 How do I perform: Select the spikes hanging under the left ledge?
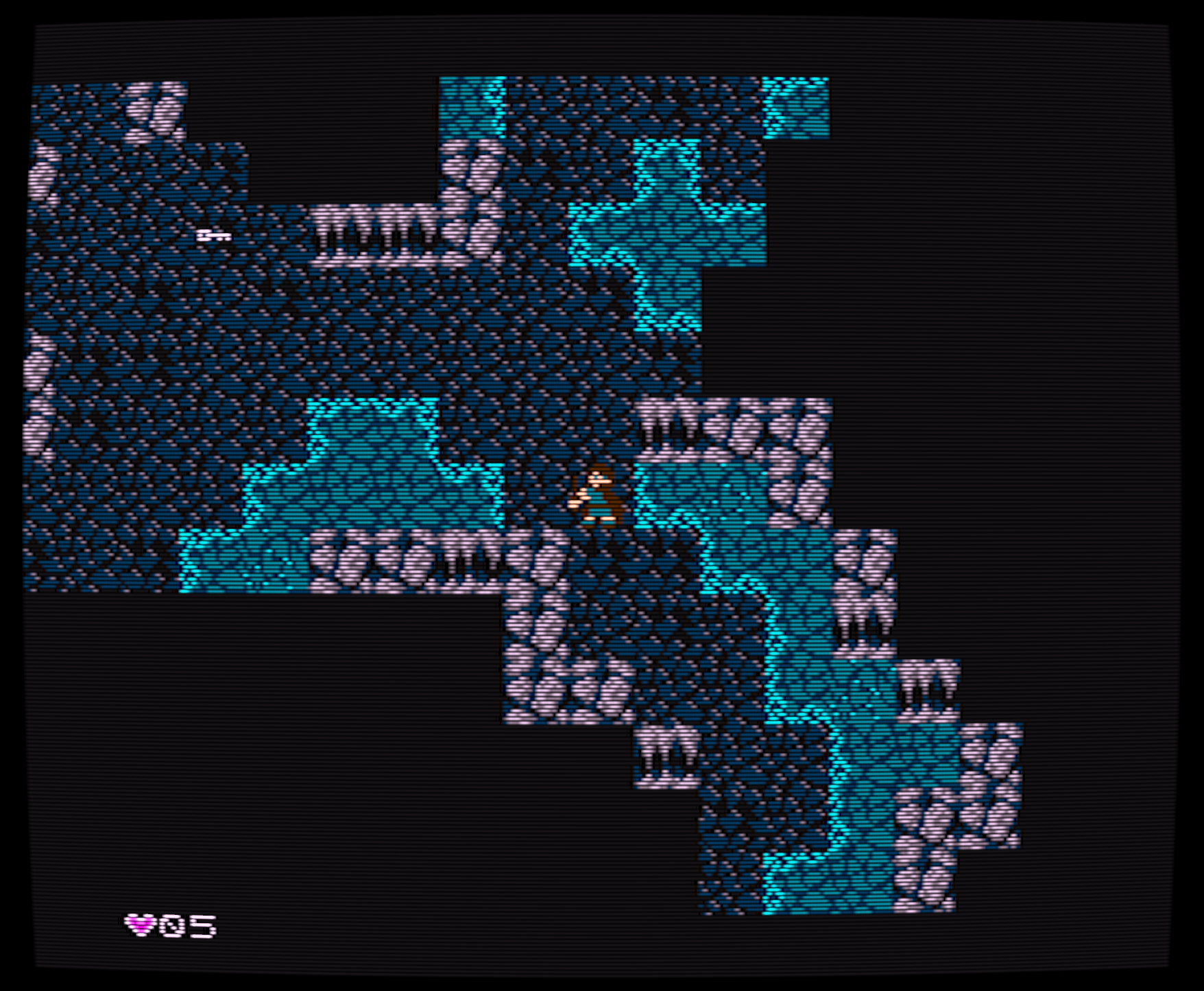[x=374, y=237]
